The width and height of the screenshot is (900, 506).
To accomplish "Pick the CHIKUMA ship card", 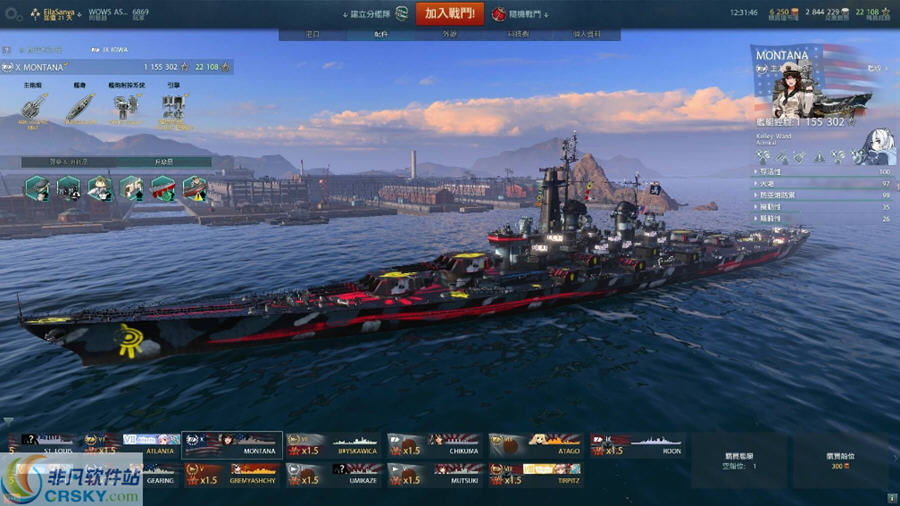I will pos(435,444).
